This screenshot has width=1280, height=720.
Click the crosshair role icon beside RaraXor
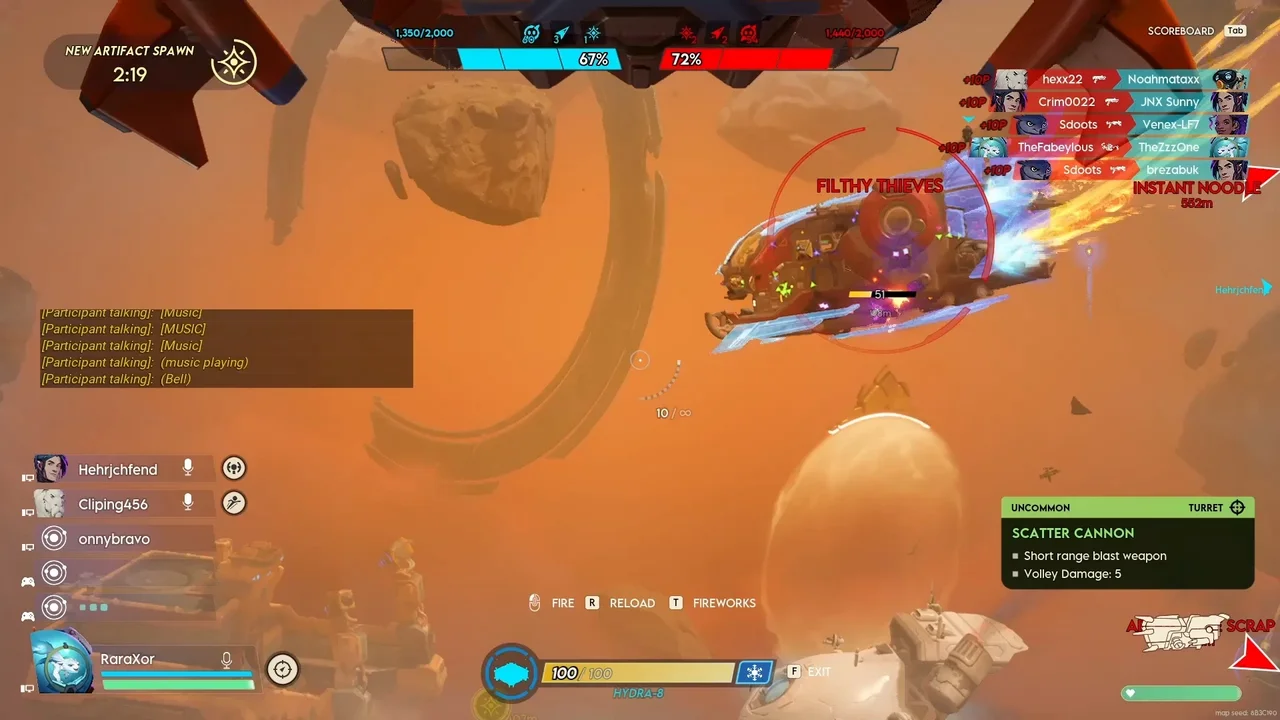[x=282, y=669]
